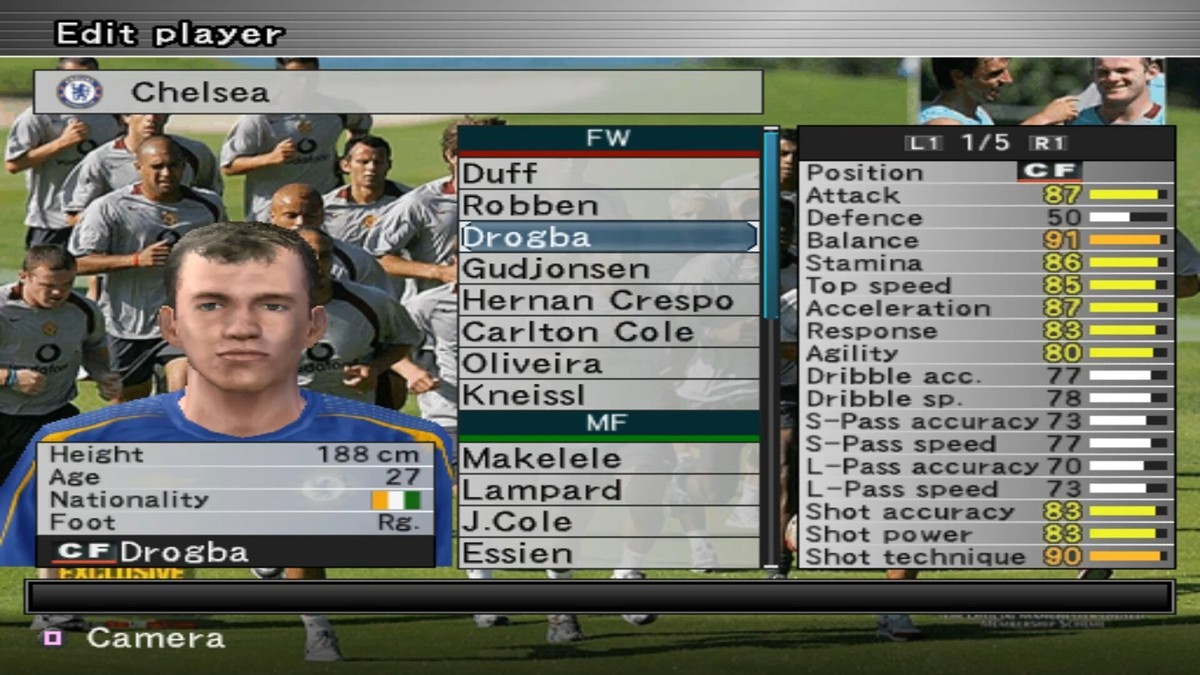This screenshot has width=1200, height=675.
Task: Select Gudjonsen in the roster
Action: [x=608, y=269]
